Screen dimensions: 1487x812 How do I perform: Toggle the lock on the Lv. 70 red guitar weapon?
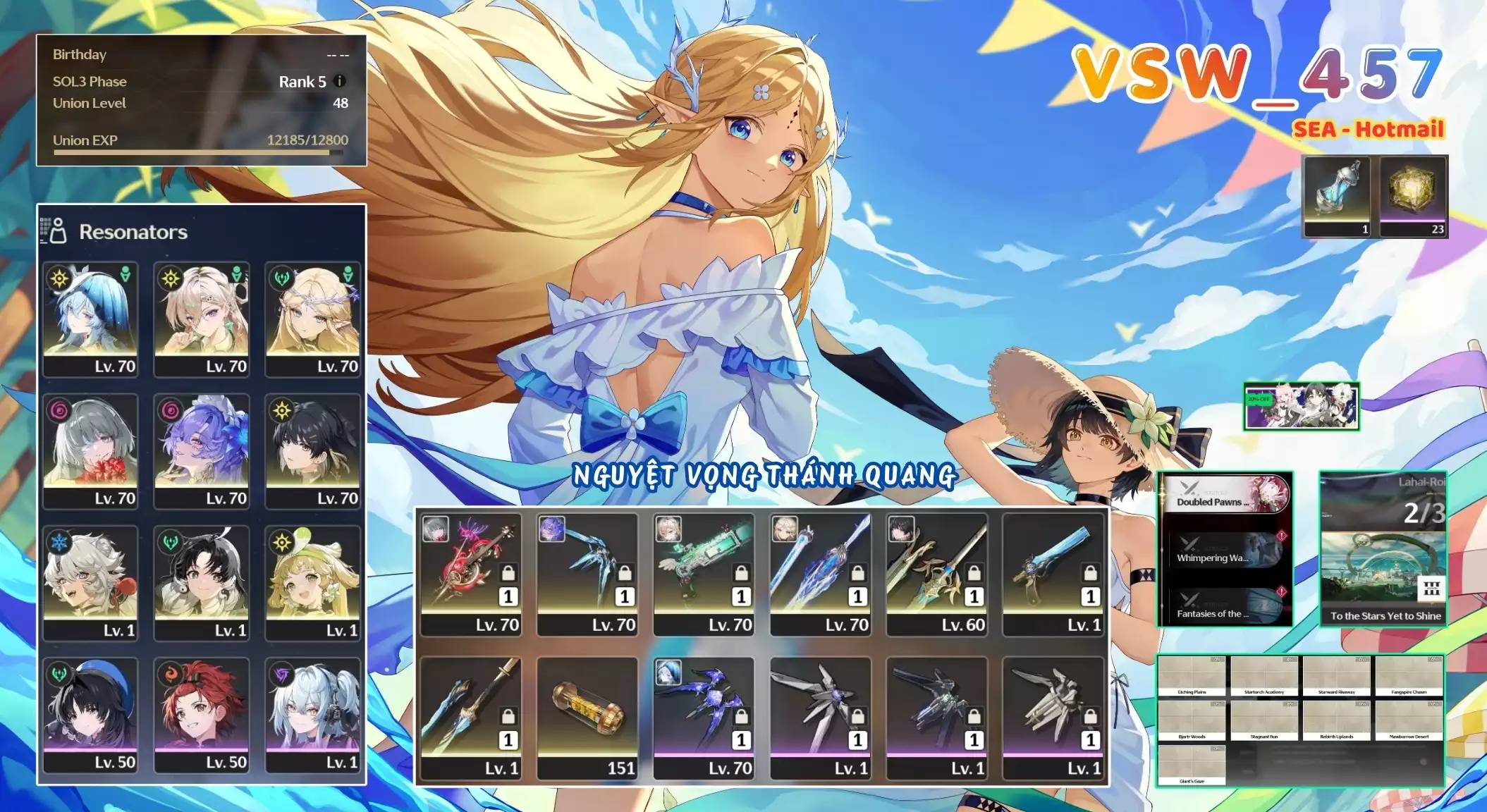point(508,572)
